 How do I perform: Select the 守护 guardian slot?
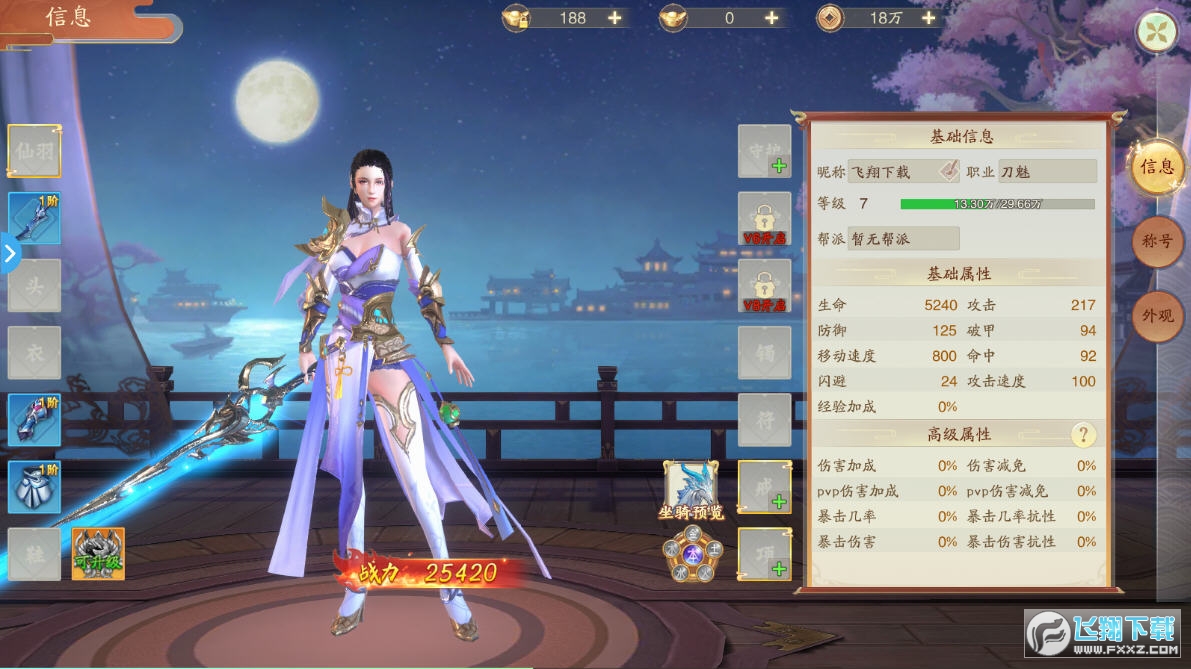[x=764, y=151]
